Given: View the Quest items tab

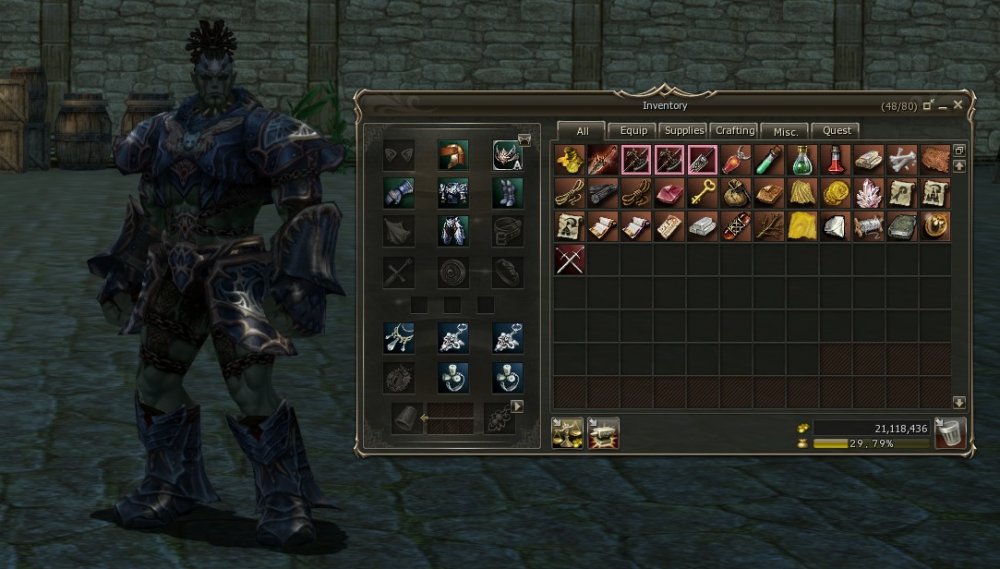Looking at the screenshot, I should click(837, 130).
